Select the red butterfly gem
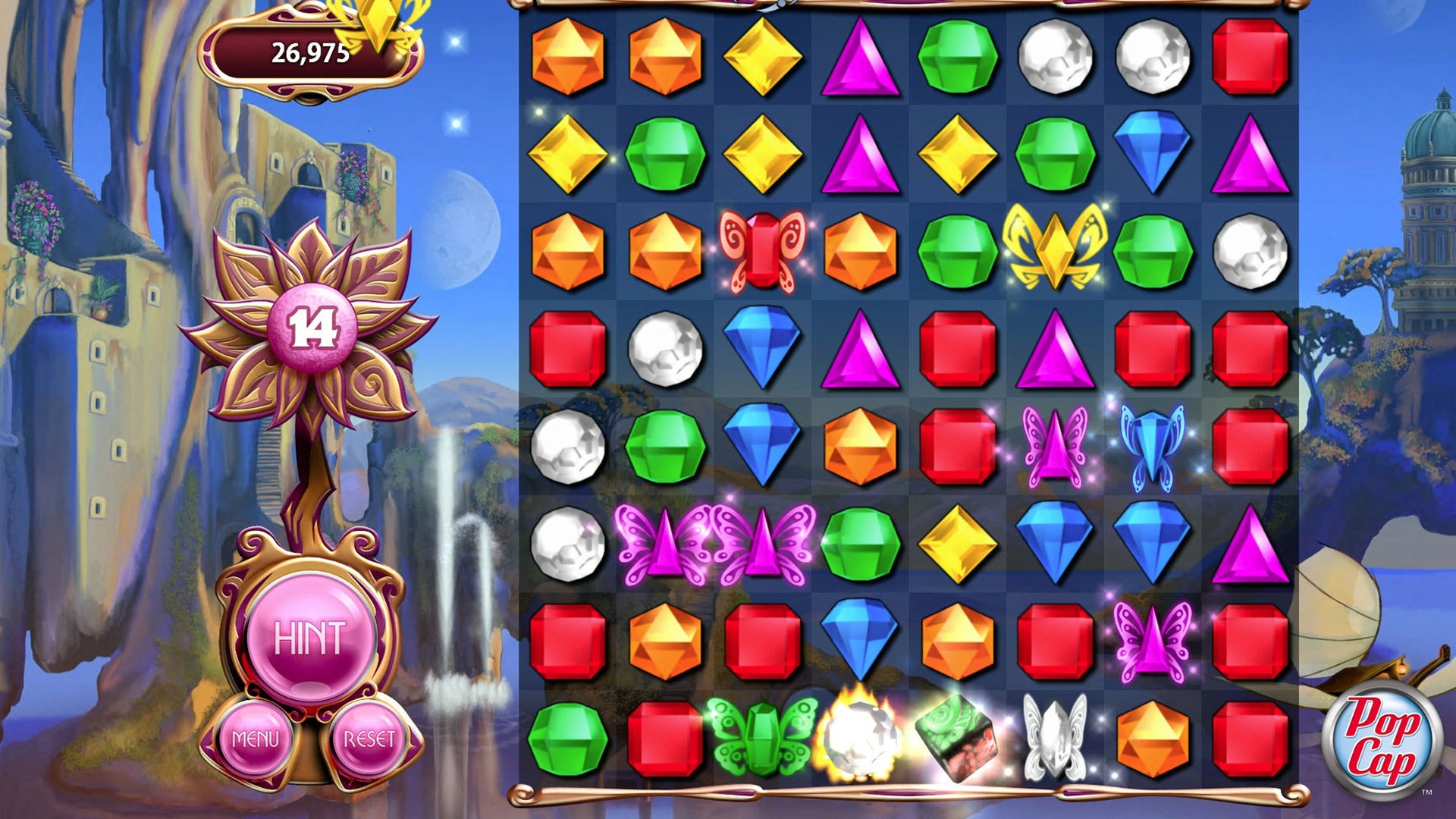This screenshot has width=1456, height=819. (x=762, y=251)
